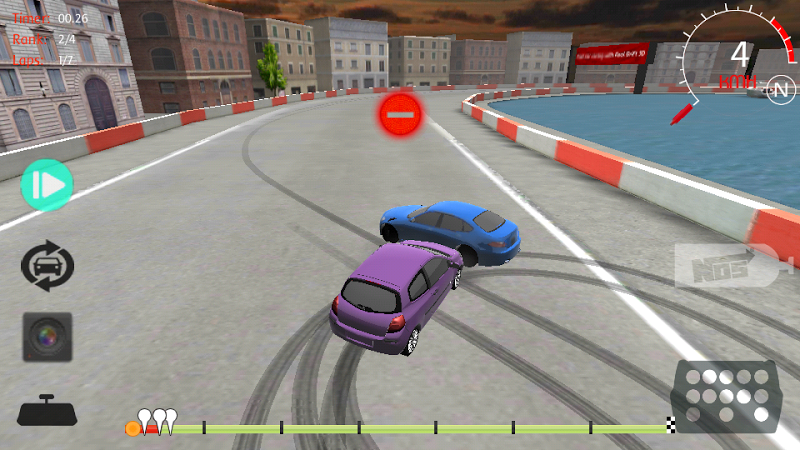This screenshot has width=800, height=450.
Task: Activate the NOS boost button
Action: tap(726, 266)
